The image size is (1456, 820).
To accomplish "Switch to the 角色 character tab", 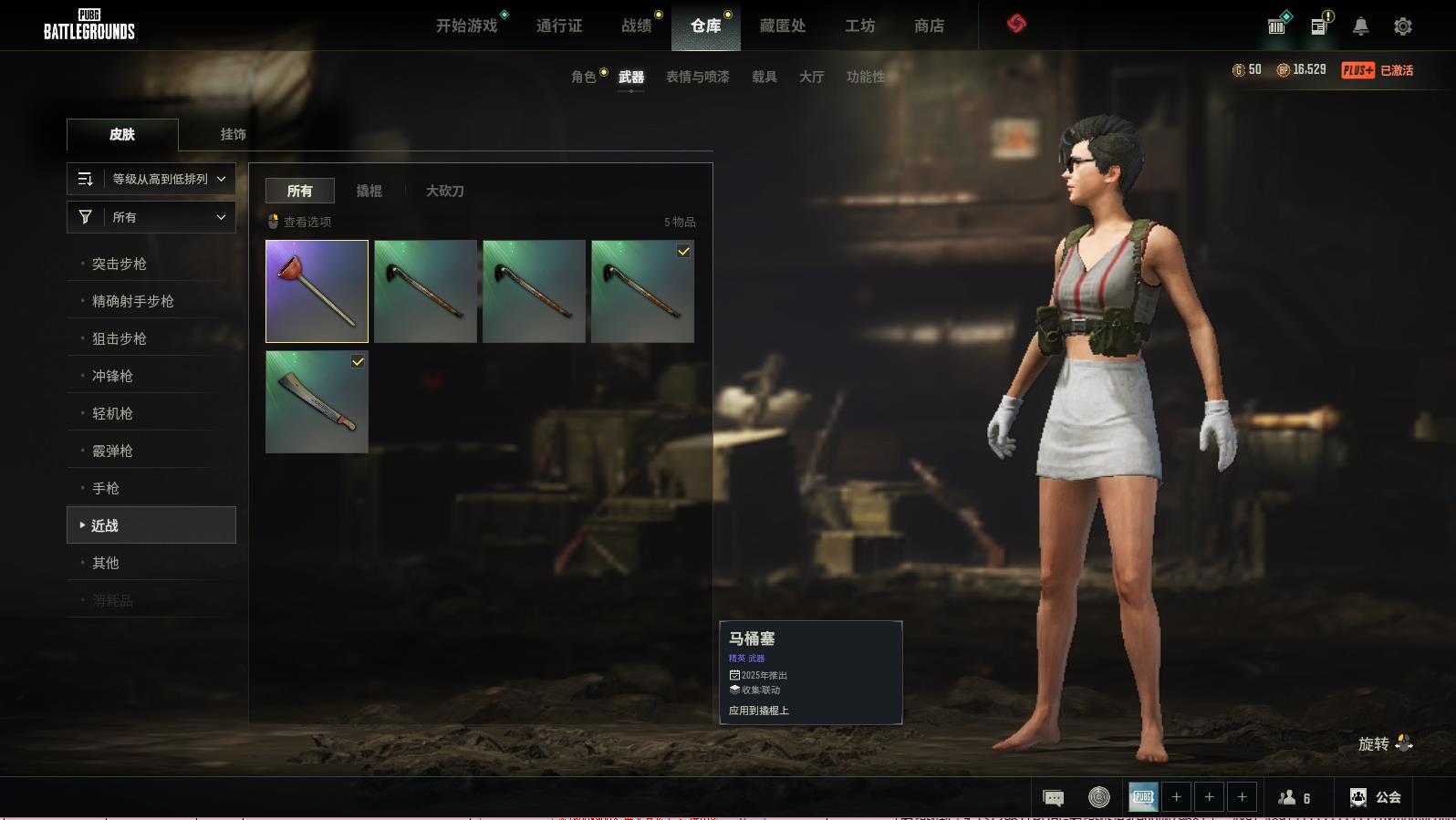I will point(583,77).
